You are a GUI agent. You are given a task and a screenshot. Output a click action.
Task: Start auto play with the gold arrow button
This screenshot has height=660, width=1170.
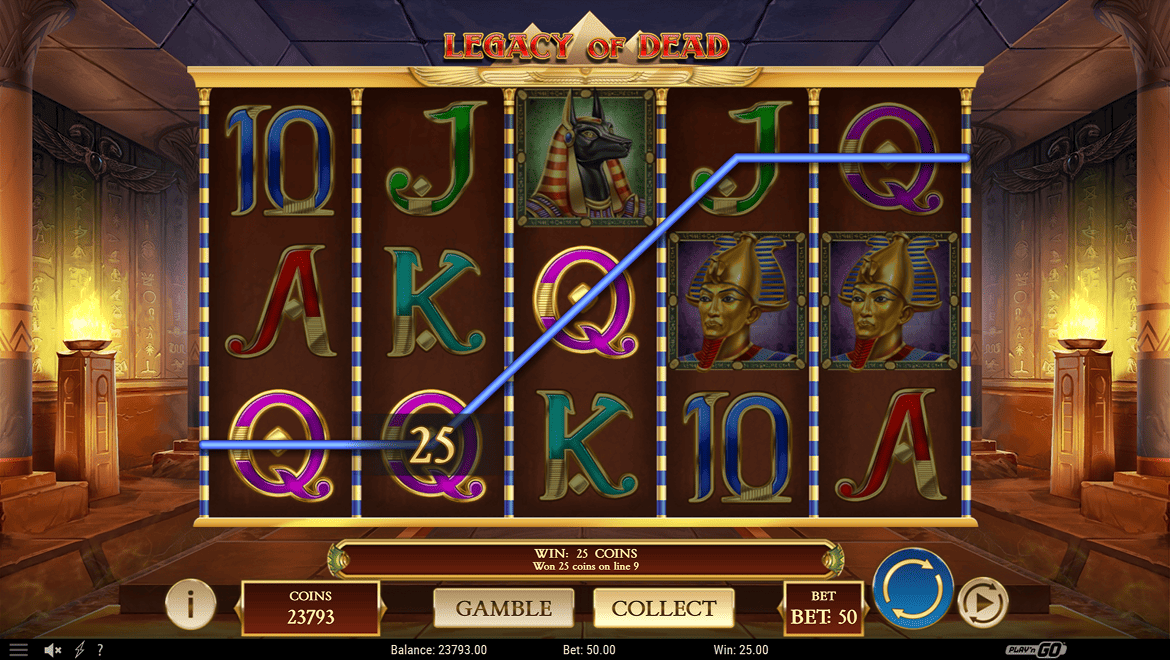[982, 604]
